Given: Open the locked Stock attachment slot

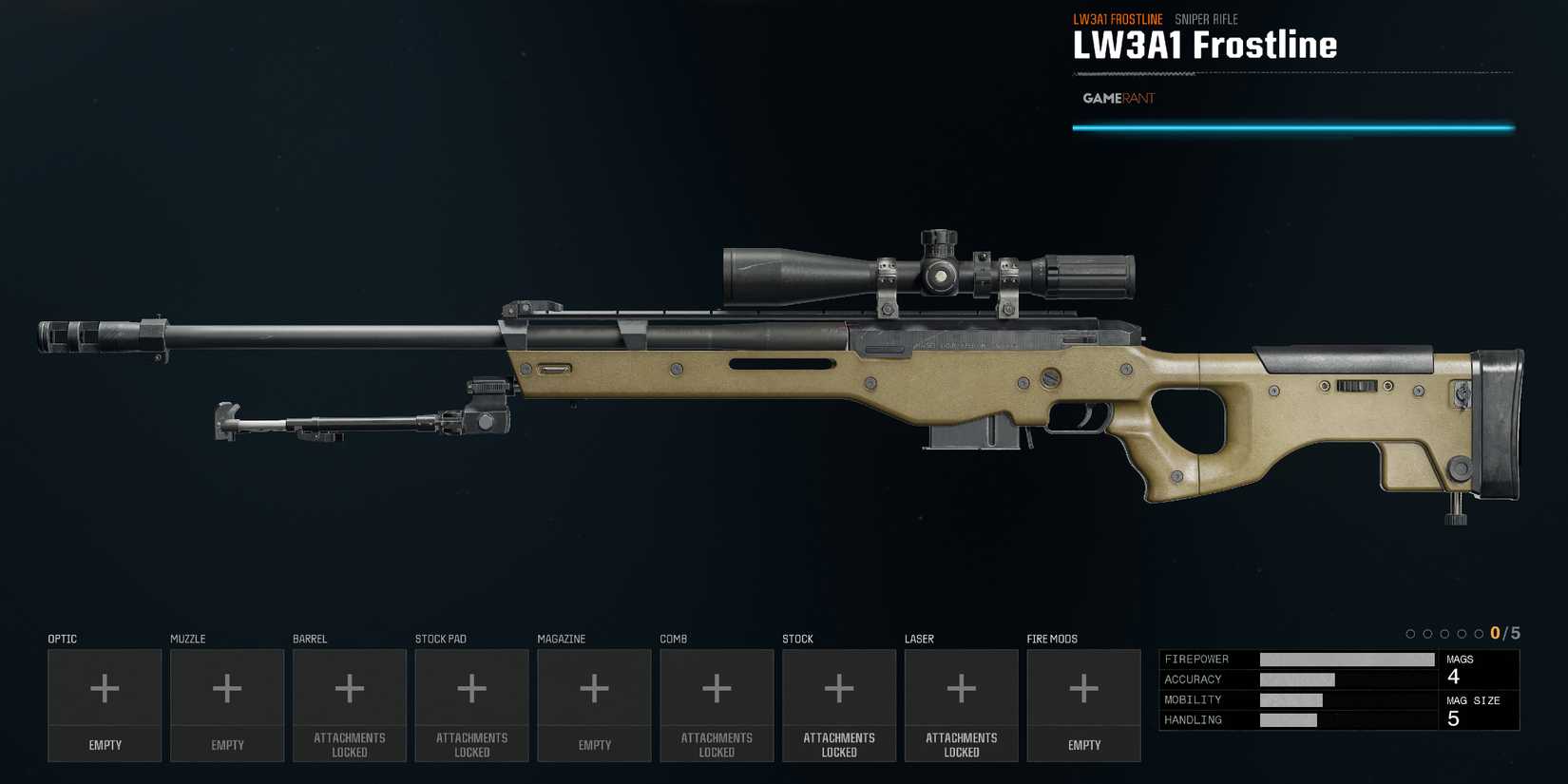Looking at the screenshot, I should (x=839, y=703).
